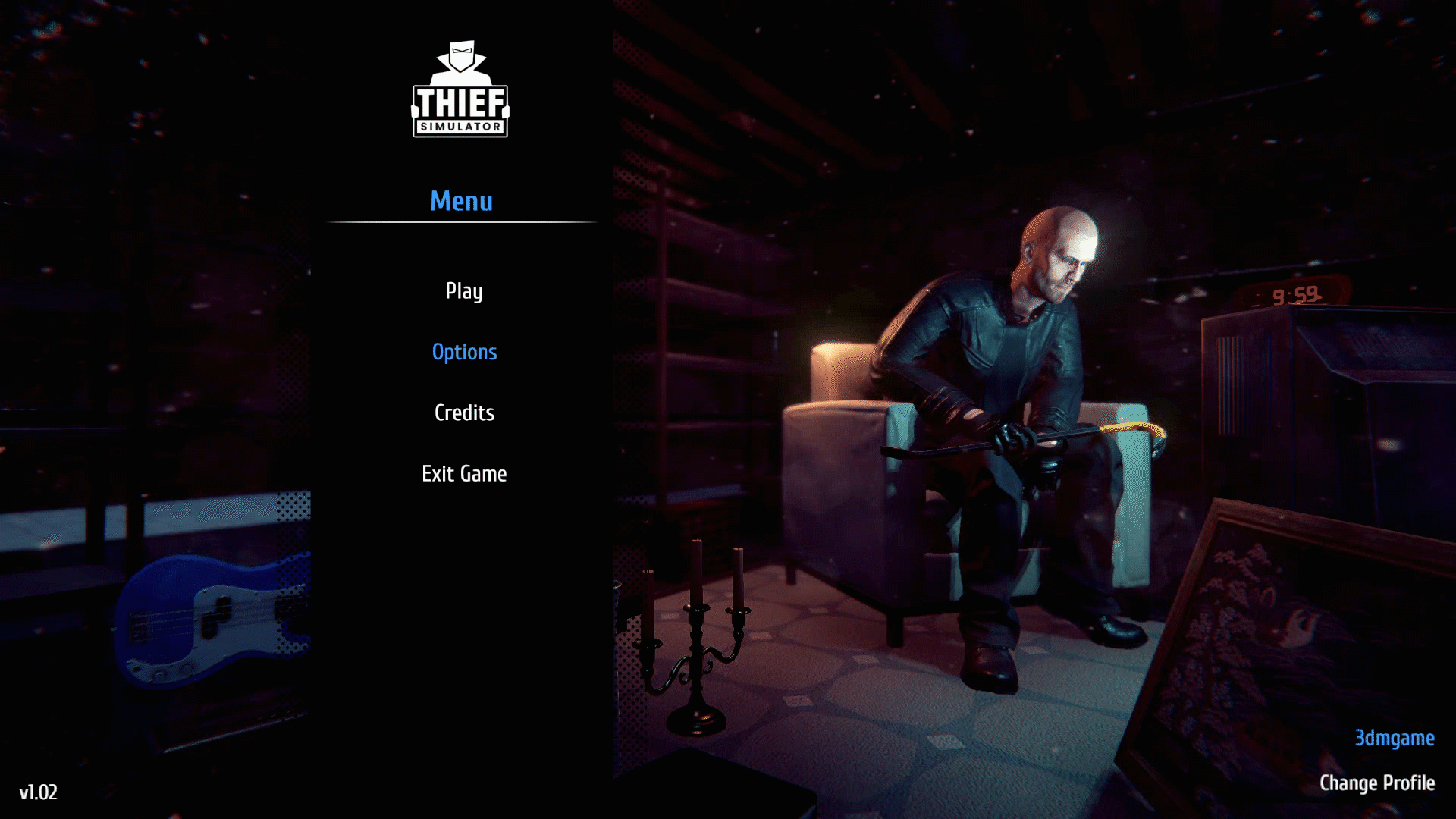The height and width of the screenshot is (819, 1456).
Task: Start the game with Play
Action: pyautogui.click(x=463, y=291)
